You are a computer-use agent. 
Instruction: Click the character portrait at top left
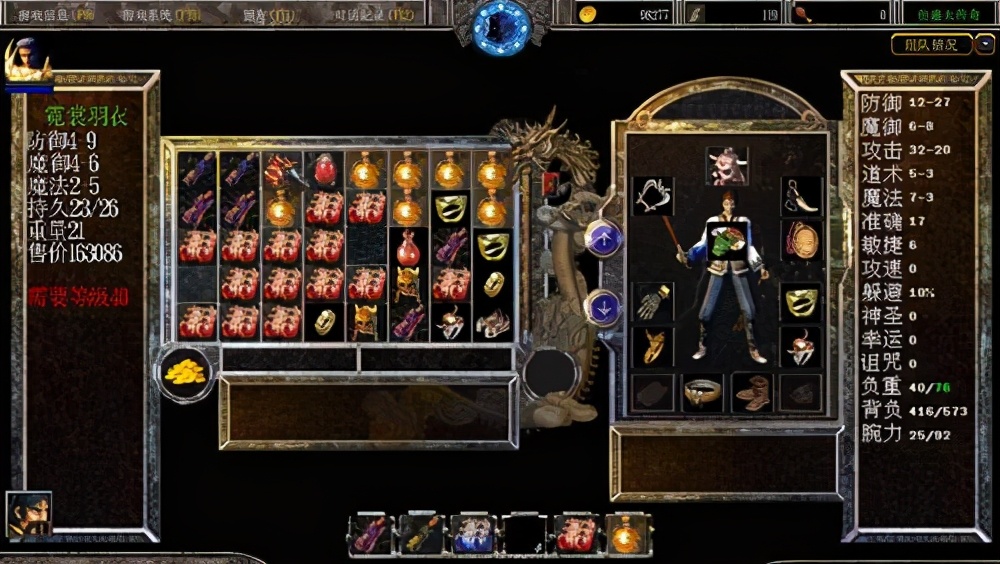pos(26,60)
